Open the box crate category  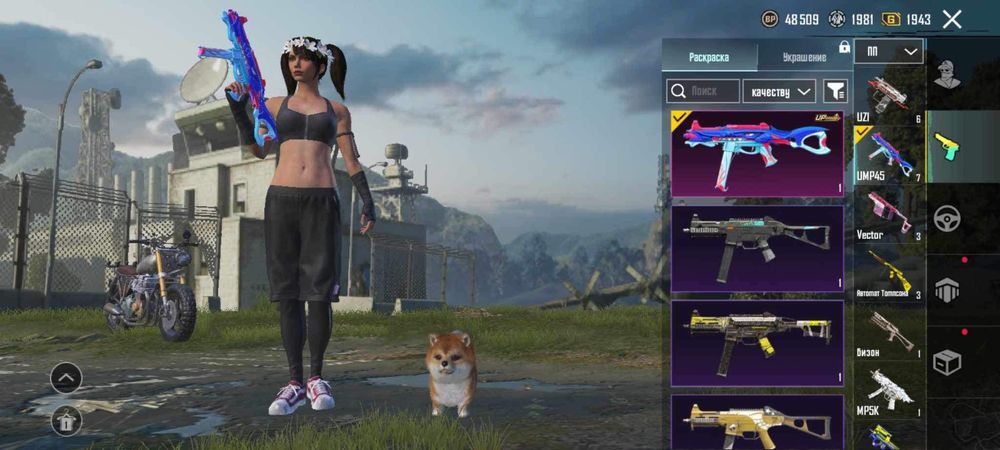947,362
